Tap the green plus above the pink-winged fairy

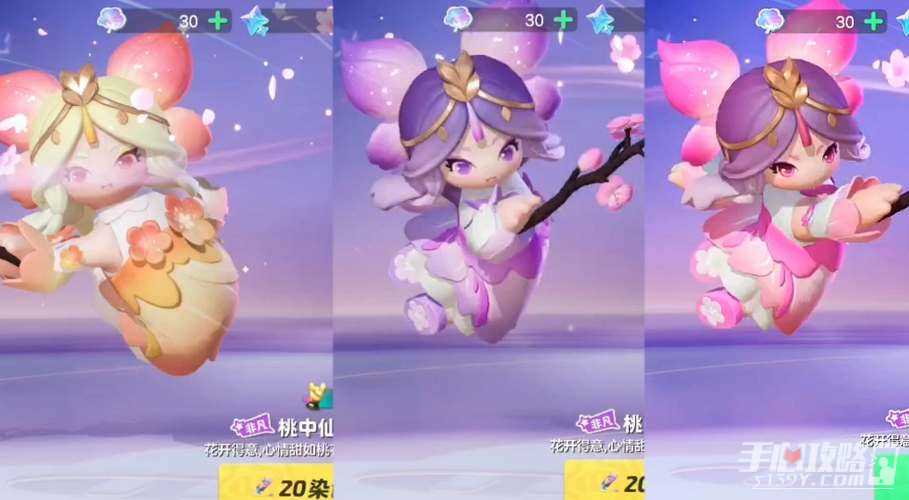(876, 20)
